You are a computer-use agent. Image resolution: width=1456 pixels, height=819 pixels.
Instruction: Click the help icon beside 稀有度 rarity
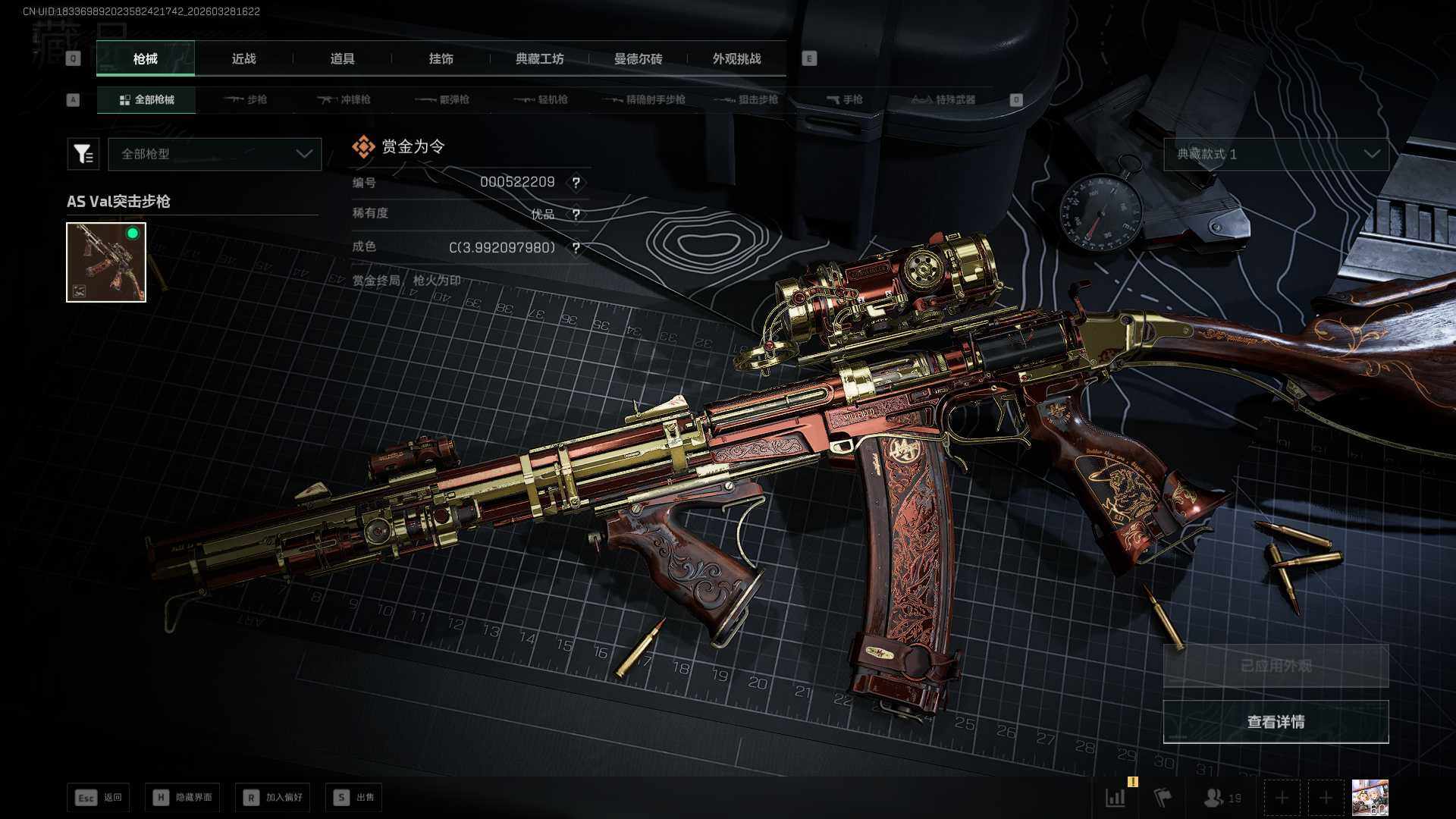coord(576,215)
